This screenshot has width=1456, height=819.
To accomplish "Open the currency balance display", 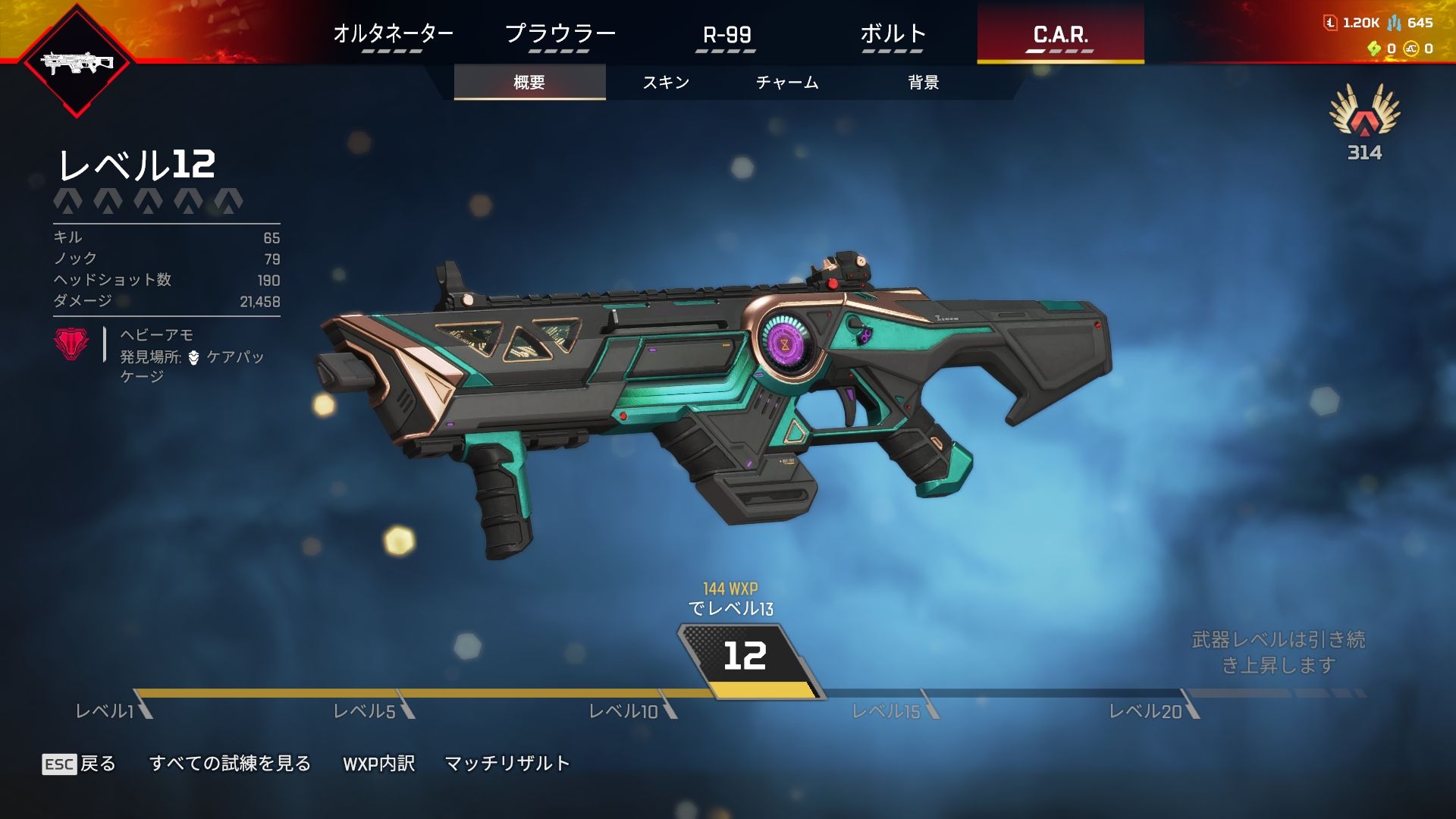I will [x=1380, y=35].
